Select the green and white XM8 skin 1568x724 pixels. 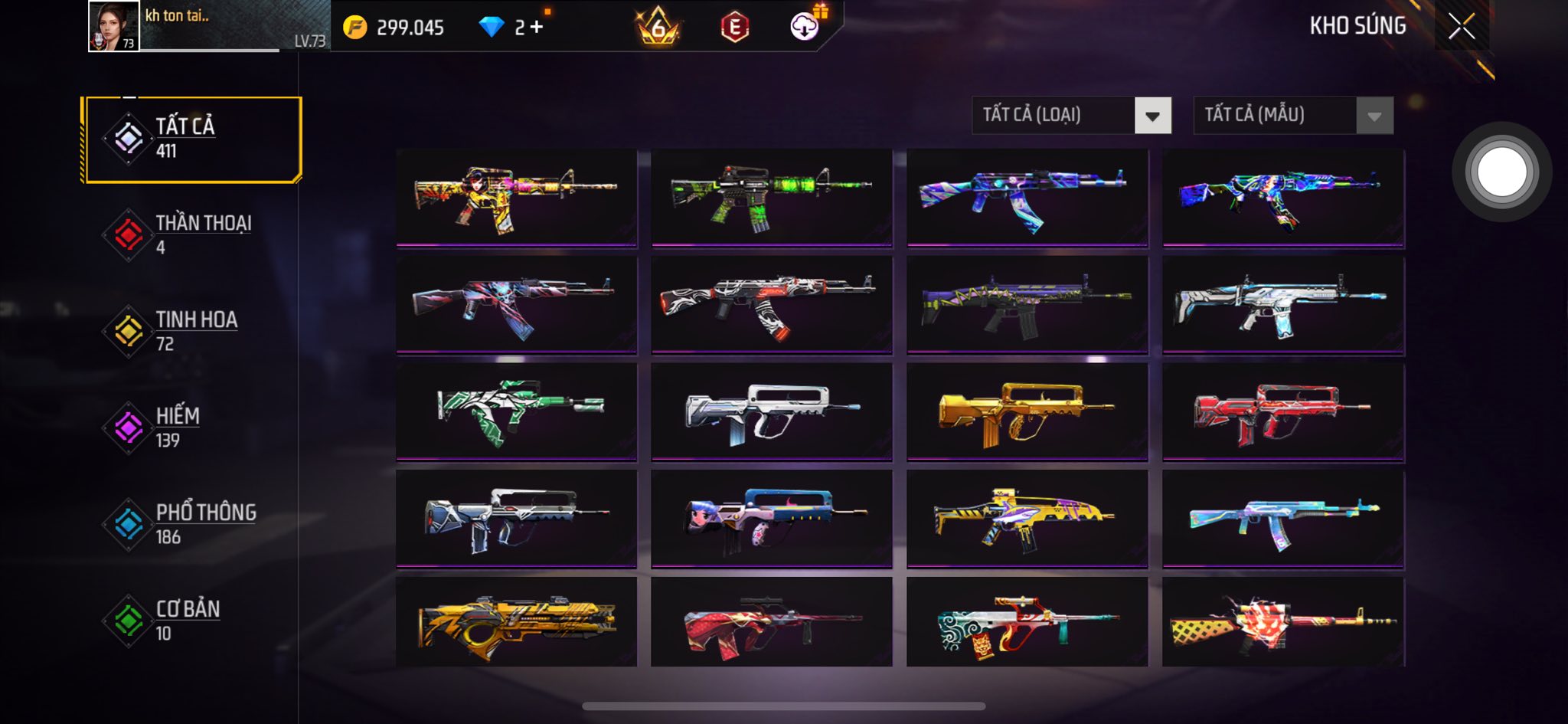(x=516, y=413)
